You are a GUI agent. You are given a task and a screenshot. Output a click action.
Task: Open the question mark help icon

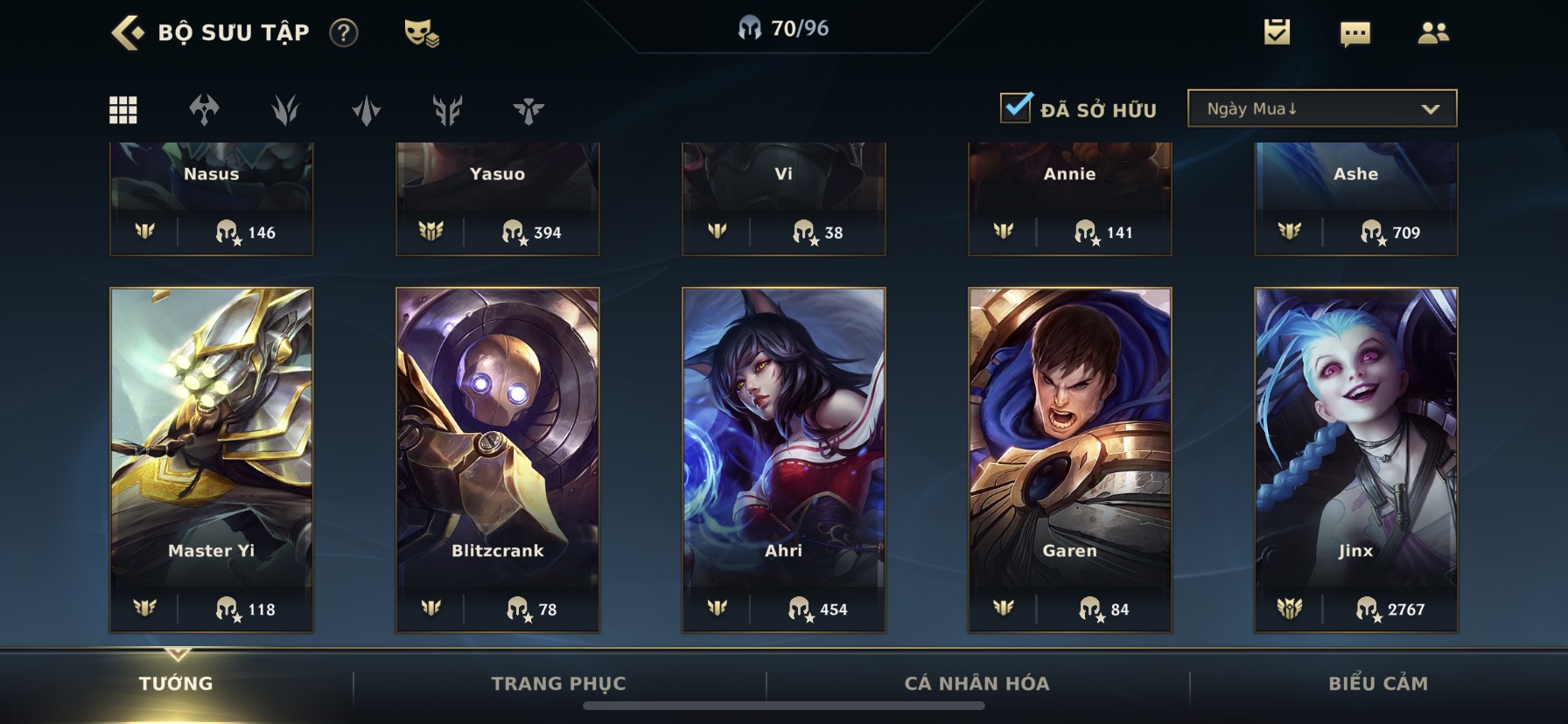[344, 33]
